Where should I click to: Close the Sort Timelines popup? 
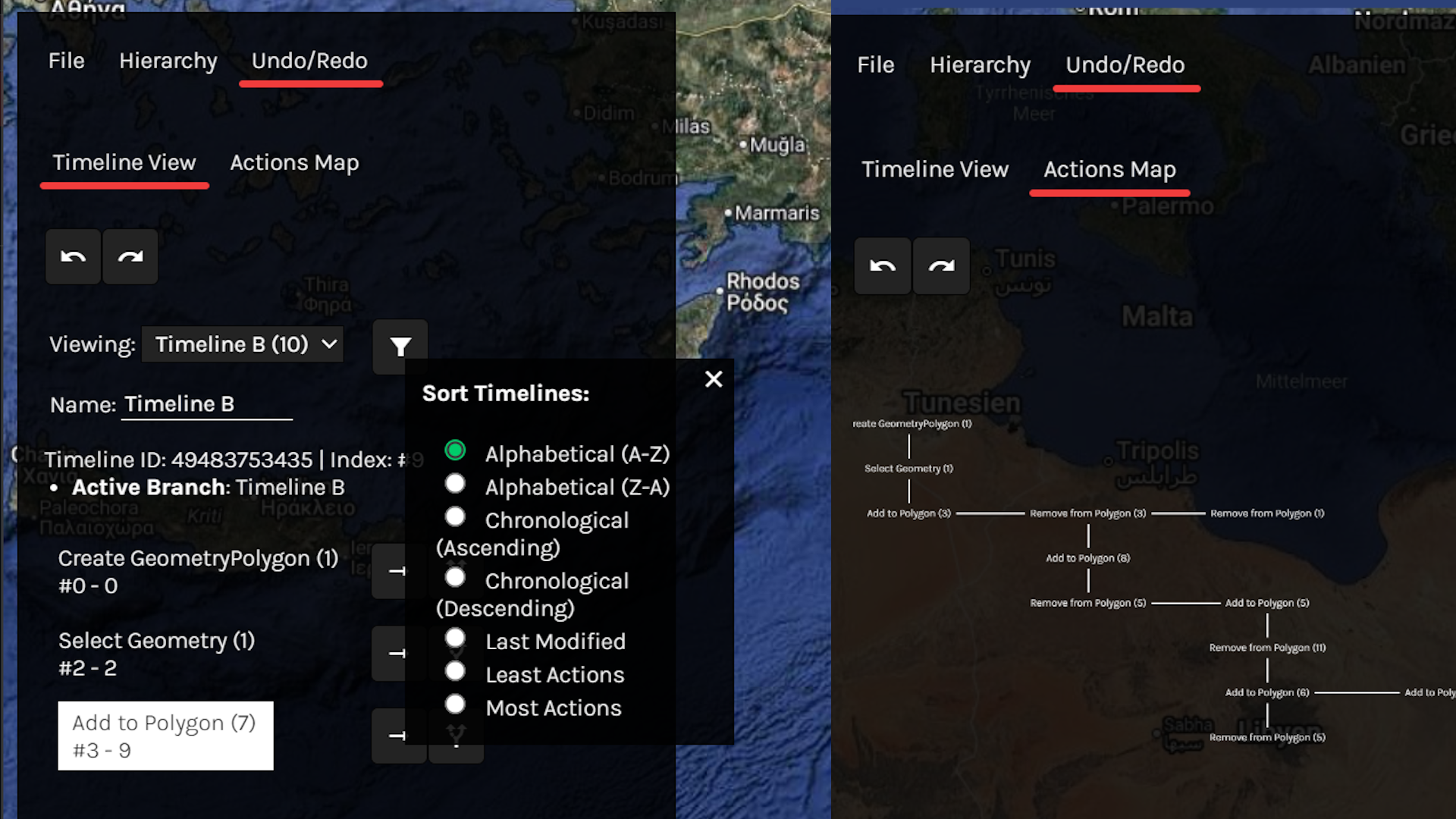coord(714,379)
